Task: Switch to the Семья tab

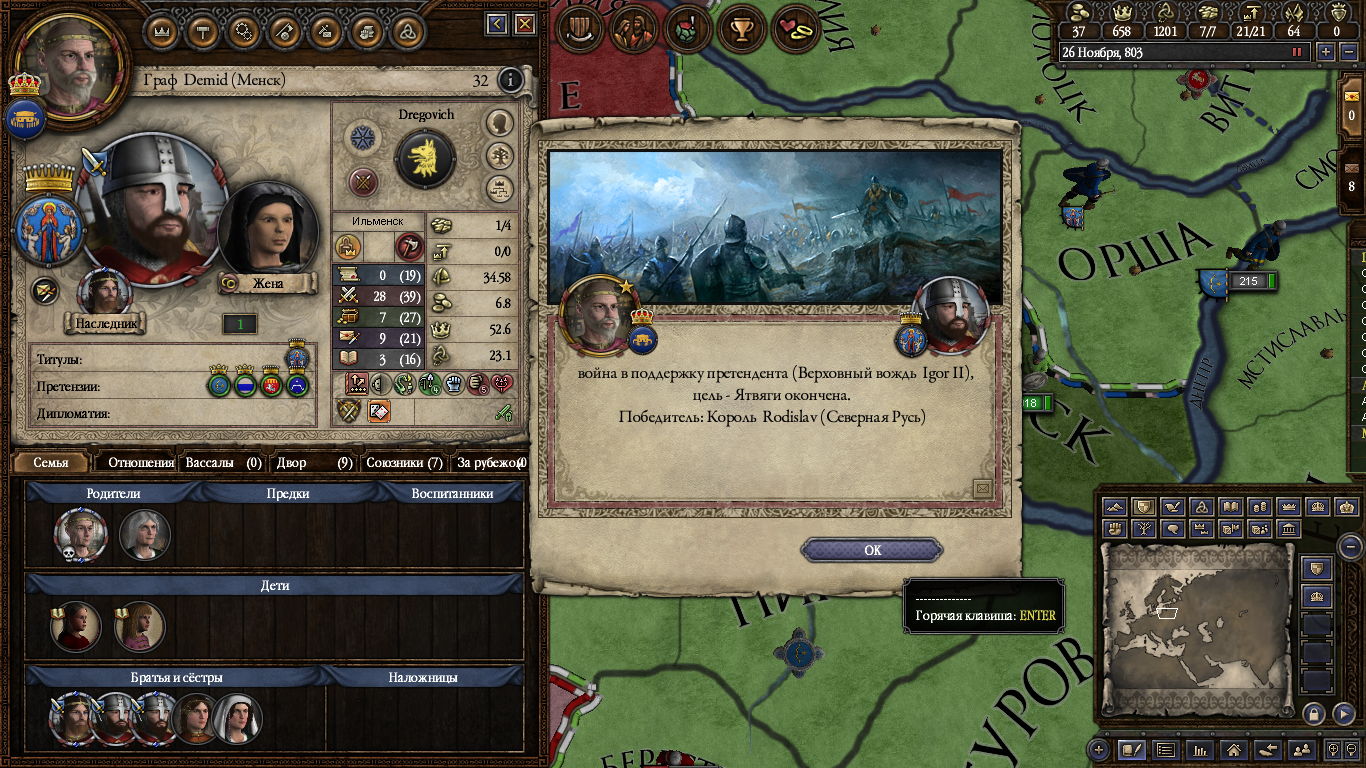Action: pos(51,463)
